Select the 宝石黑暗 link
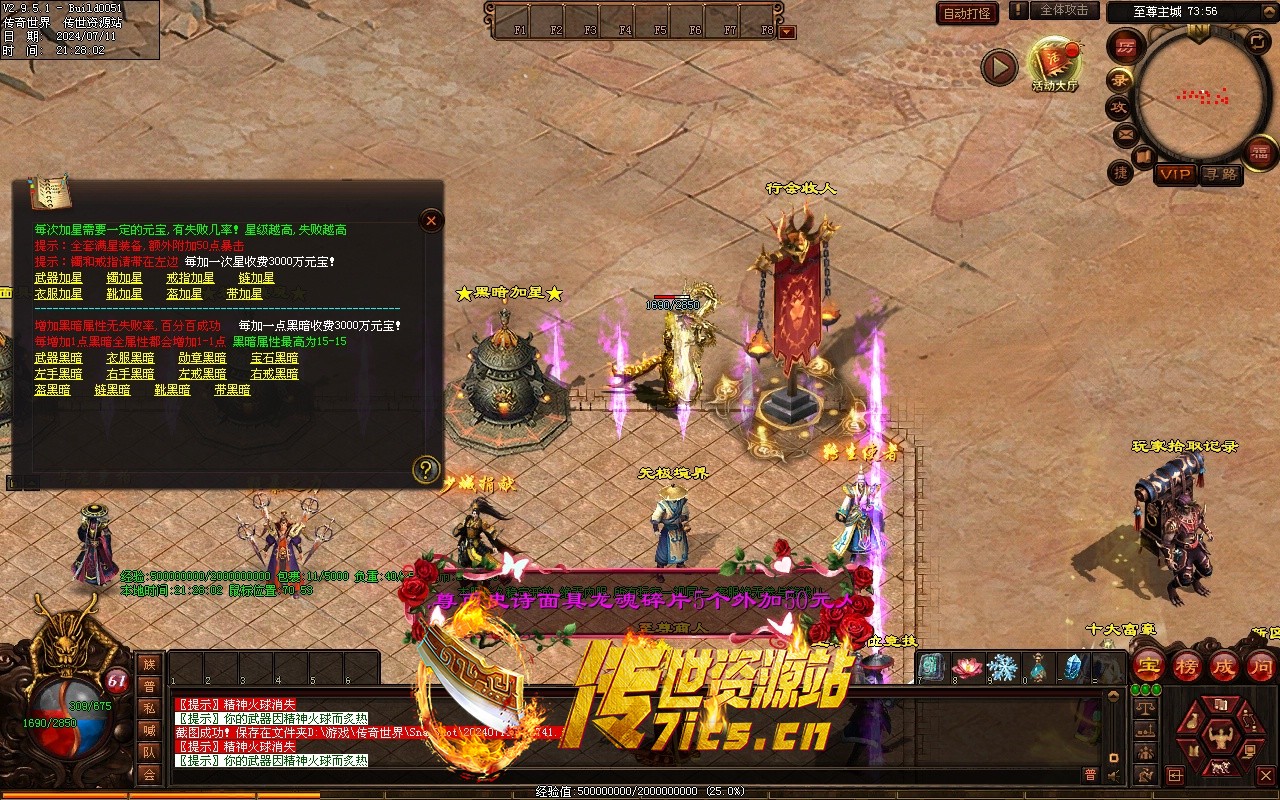Viewport: 1280px width, 800px height. click(274, 358)
